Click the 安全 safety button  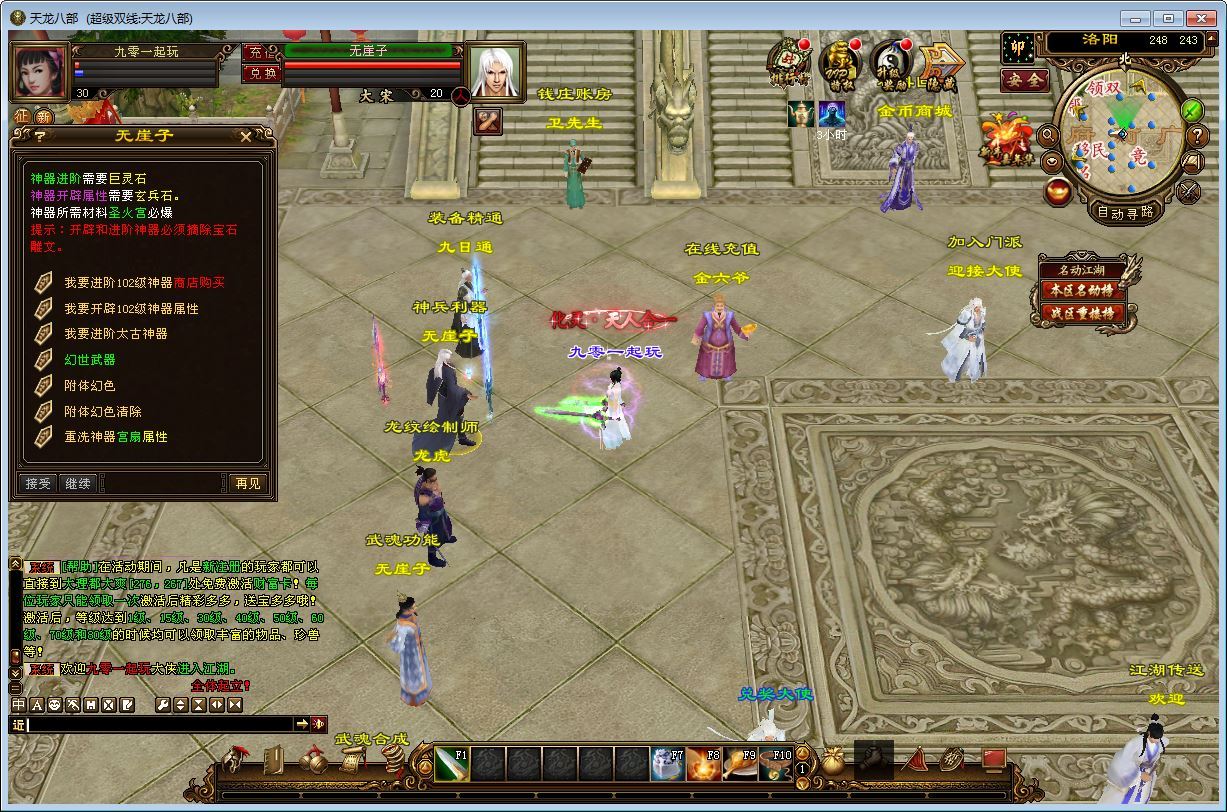coord(1025,79)
